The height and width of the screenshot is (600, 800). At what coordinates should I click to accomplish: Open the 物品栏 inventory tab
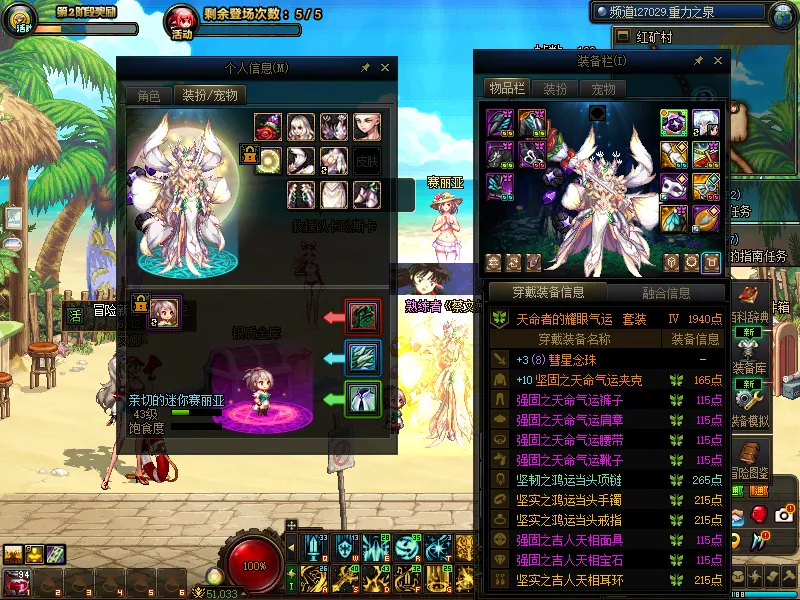(507, 89)
